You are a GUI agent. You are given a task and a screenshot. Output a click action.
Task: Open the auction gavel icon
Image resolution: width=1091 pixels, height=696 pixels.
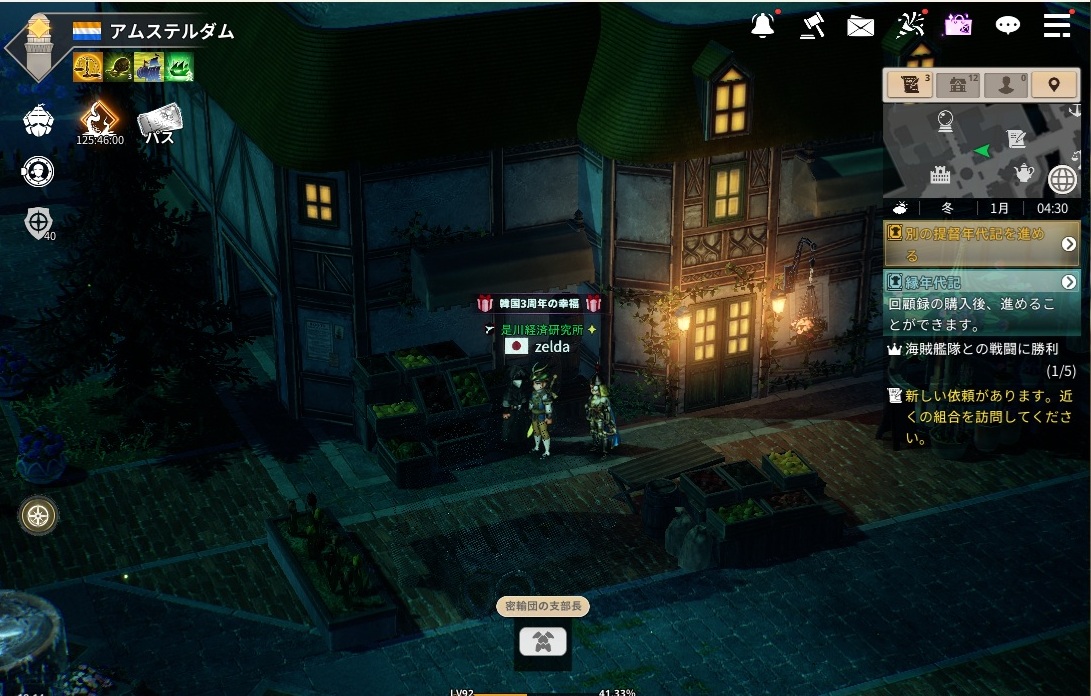click(812, 26)
